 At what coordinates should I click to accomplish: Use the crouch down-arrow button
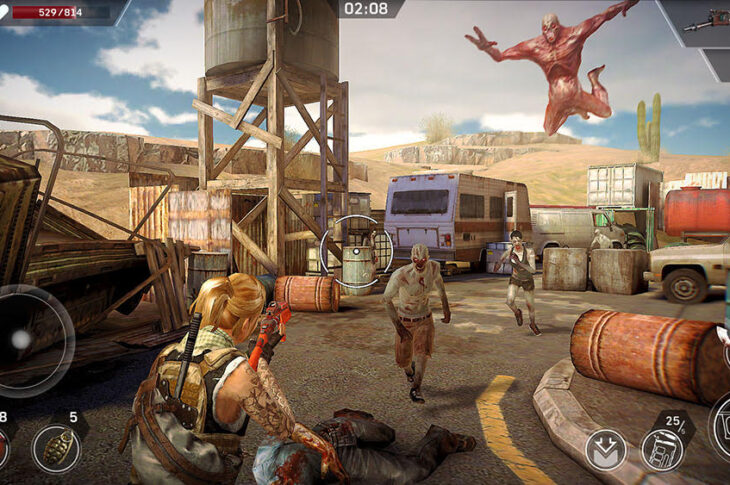click(x=606, y=449)
